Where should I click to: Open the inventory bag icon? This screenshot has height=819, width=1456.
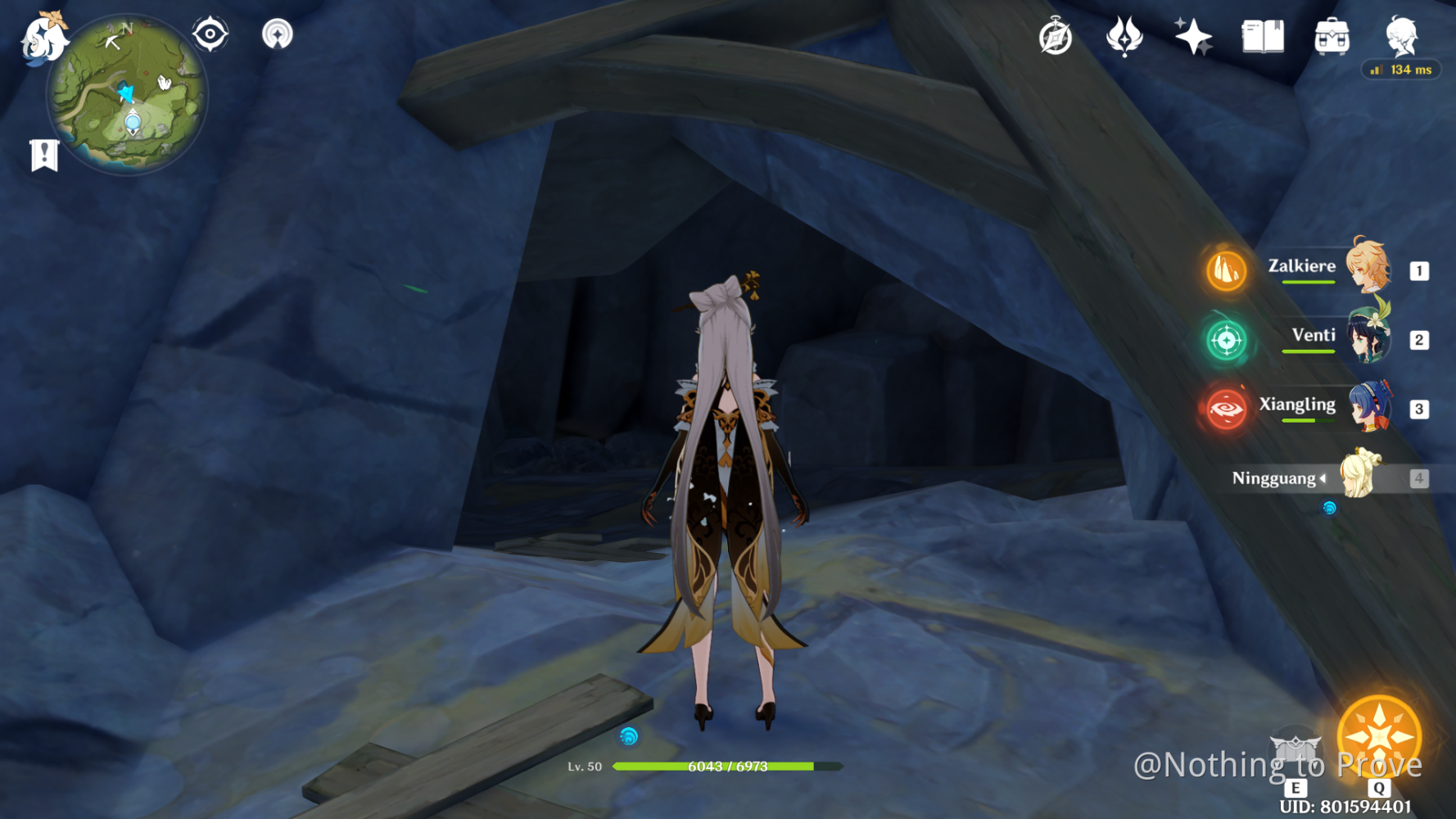coord(1332,34)
